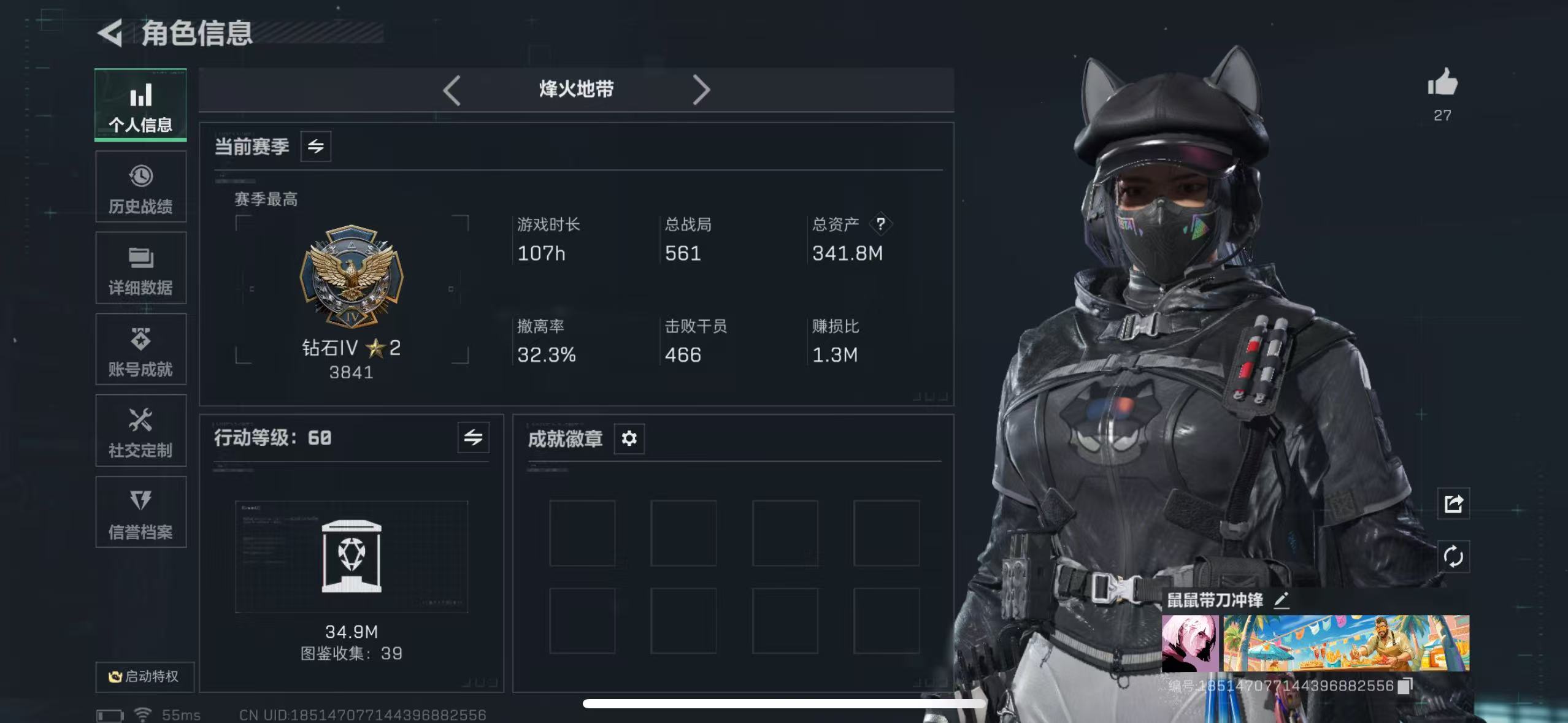Open the 详细数据 panel
The image size is (1568, 723).
tap(140, 268)
